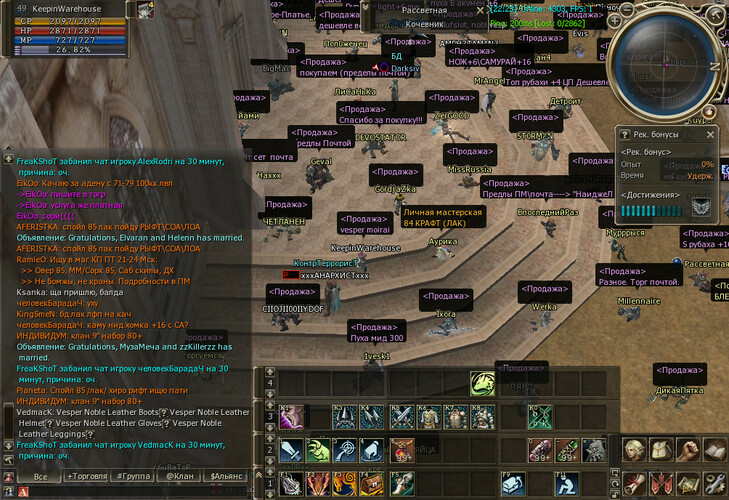Open the #Группа chat tab

tap(135, 477)
